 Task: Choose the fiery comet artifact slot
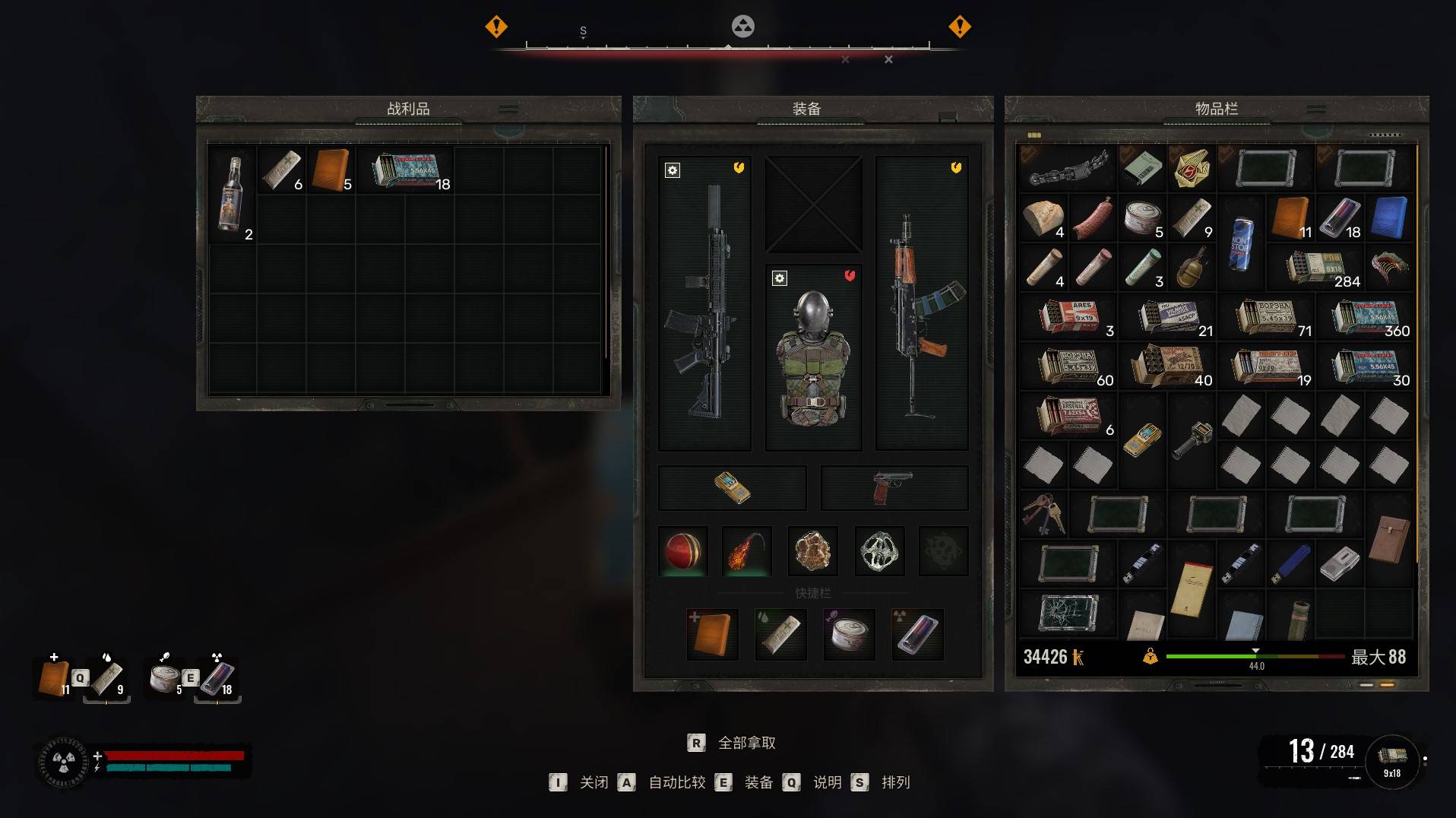click(747, 551)
